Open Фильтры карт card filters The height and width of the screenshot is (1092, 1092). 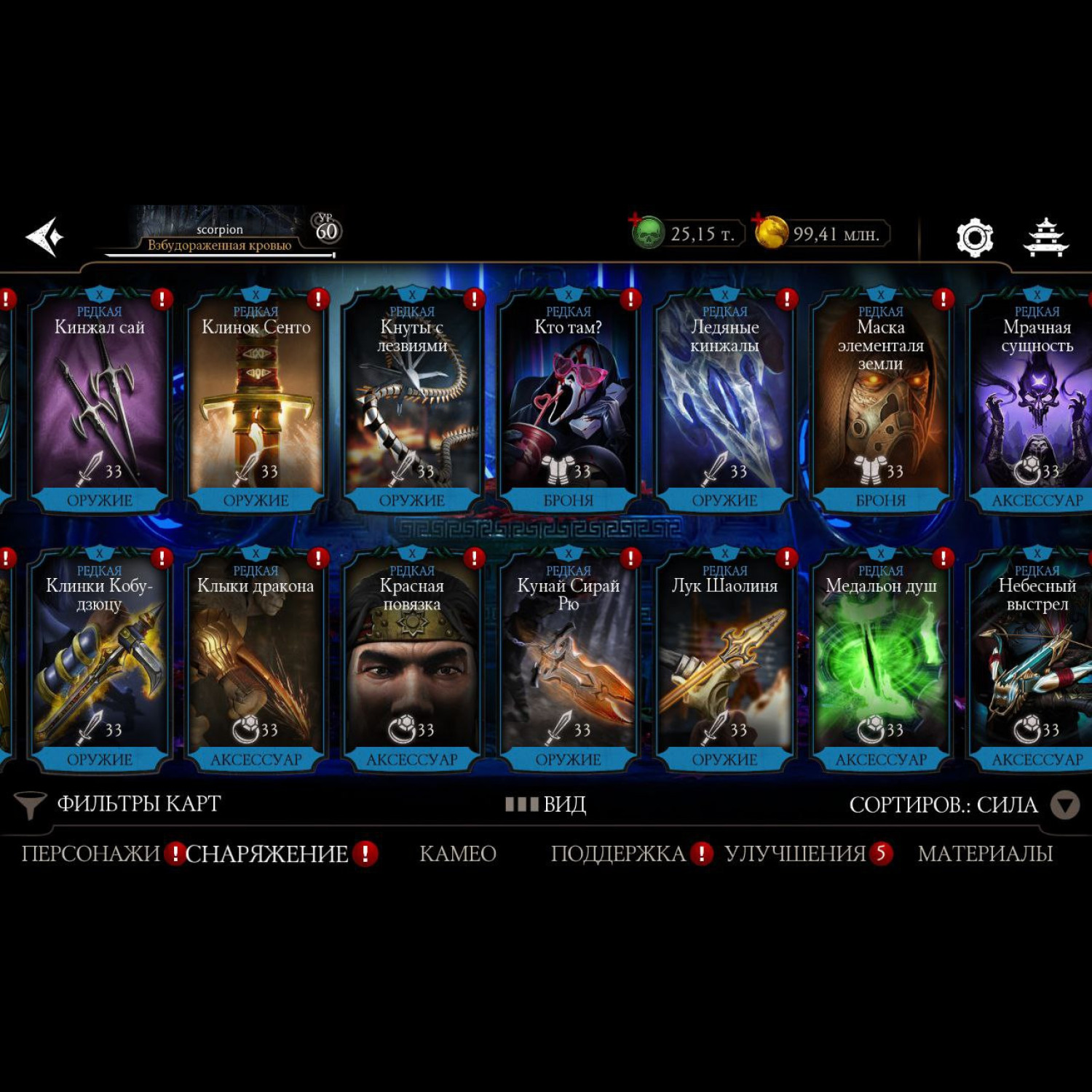coord(120,804)
